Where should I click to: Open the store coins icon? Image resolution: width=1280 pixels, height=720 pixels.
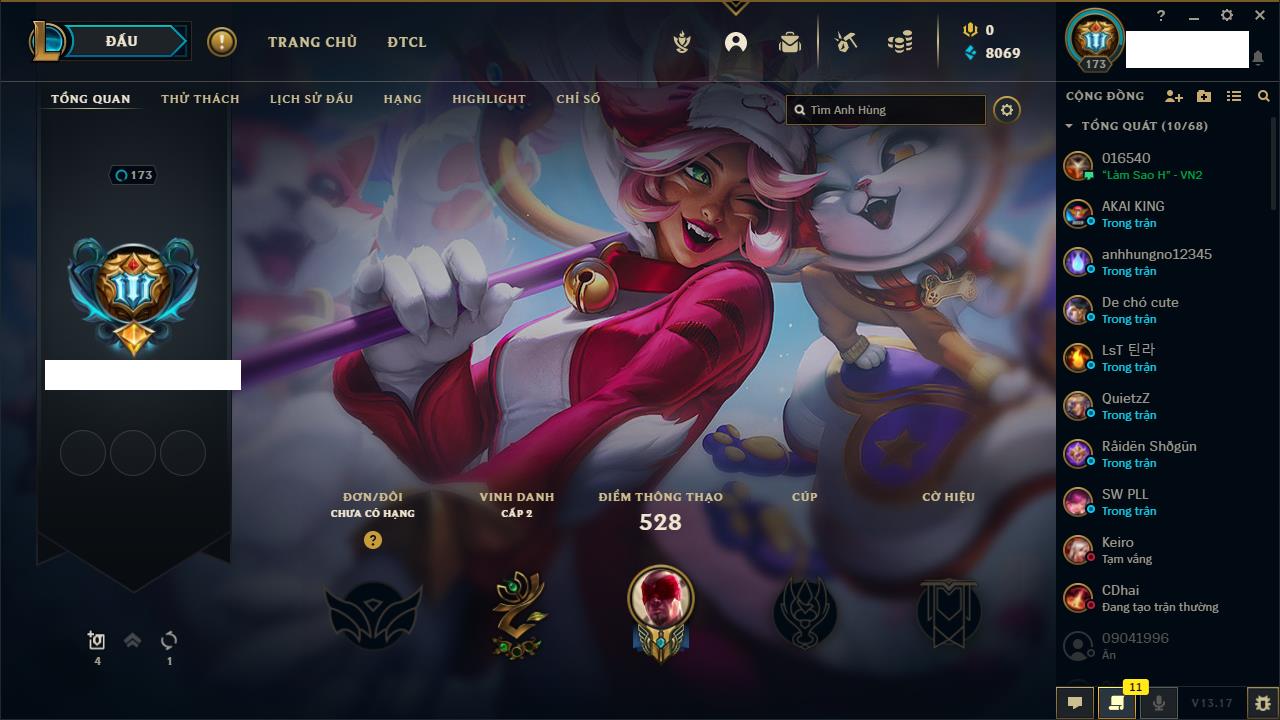[900, 42]
